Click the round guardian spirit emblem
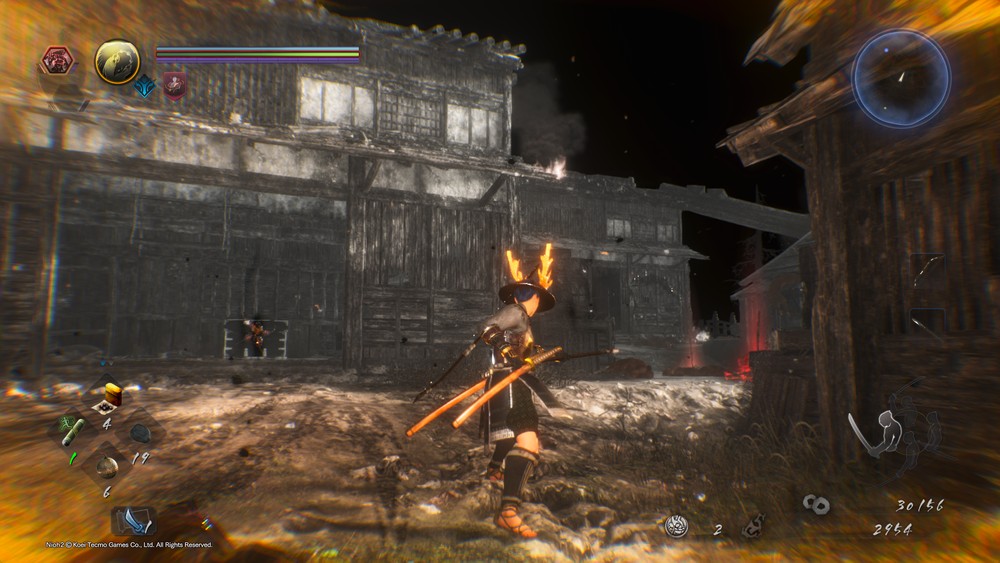This screenshot has height=563, width=1000. [117, 61]
